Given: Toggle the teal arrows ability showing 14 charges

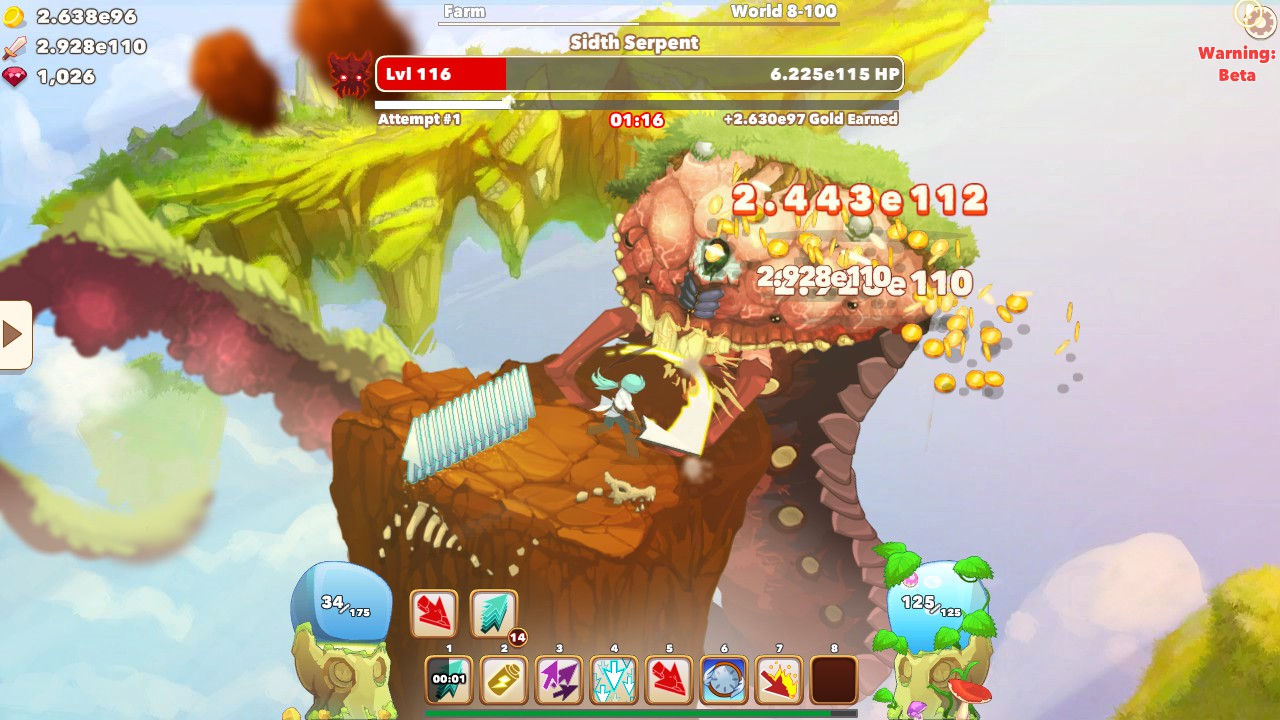Looking at the screenshot, I should (x=492, y=612).
